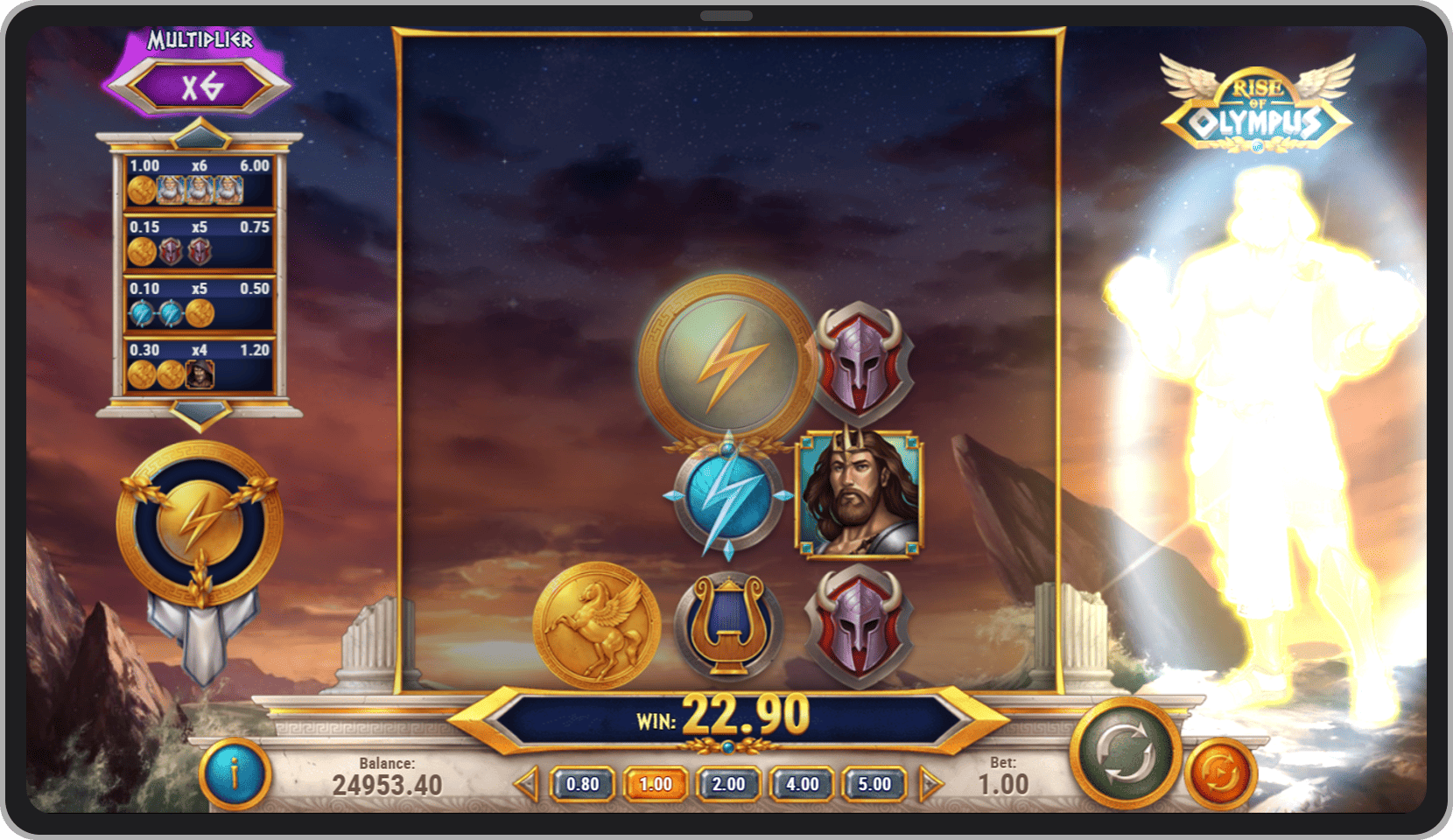The height and width of the screenshot is (840, 1453).
Task: Select the 1.00 bet value
Action: pos(655,785)
